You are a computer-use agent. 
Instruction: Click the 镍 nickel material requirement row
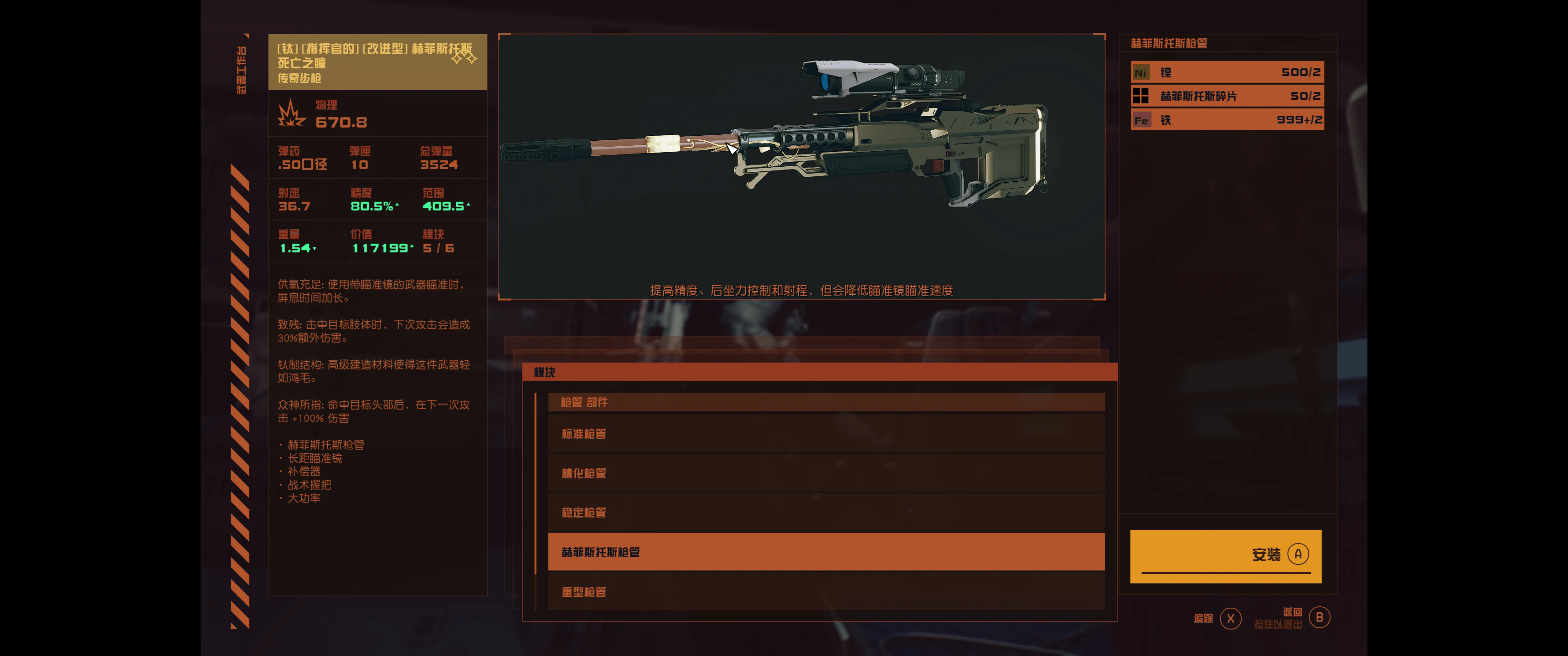coord(1227,72)
